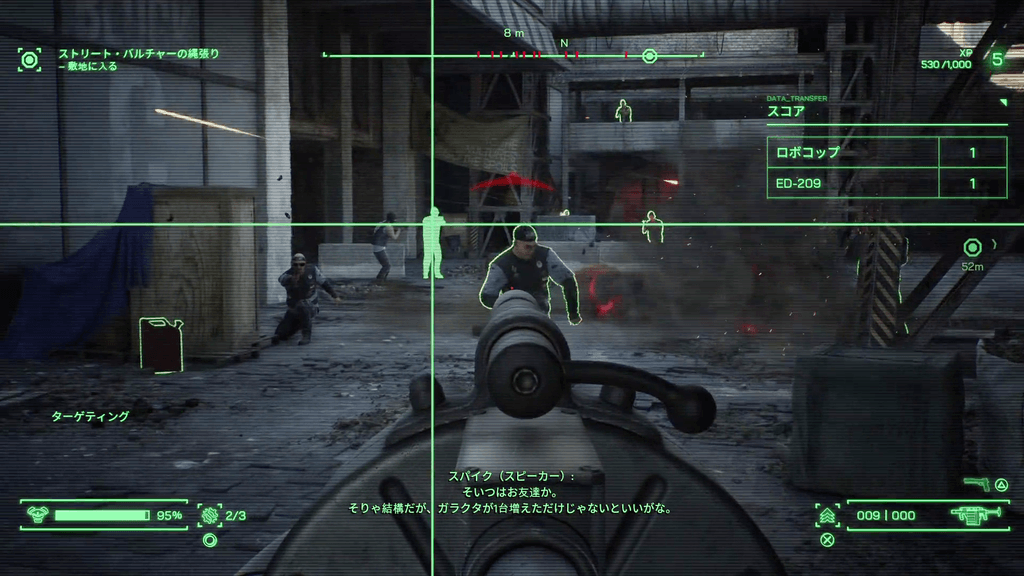1024x576 pixels.
Task: Select the ストリート・バルチャーの縄張り objective tracker
Action: coord(138,53)
